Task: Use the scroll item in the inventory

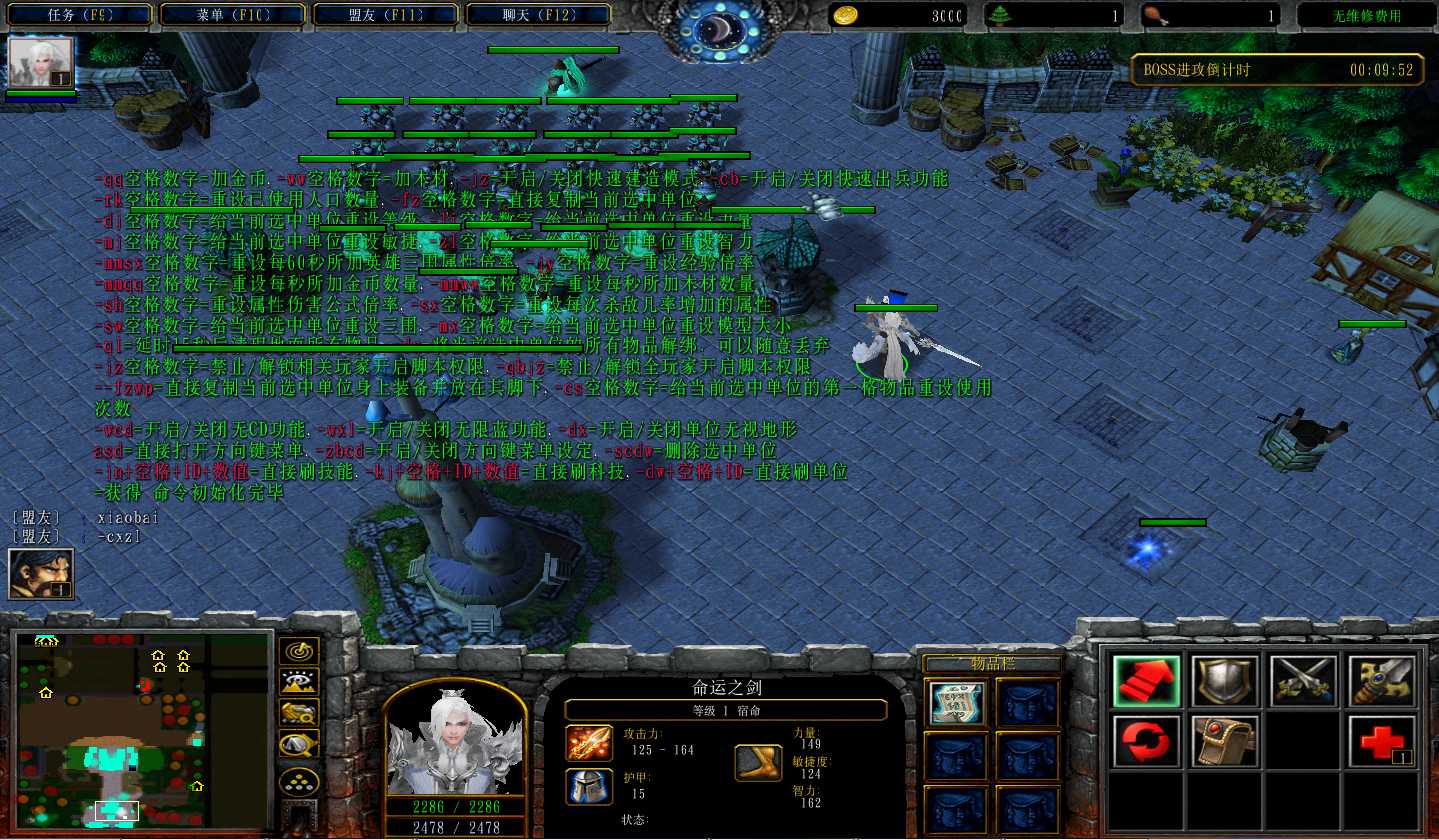Action: click(x=956, y=703)
